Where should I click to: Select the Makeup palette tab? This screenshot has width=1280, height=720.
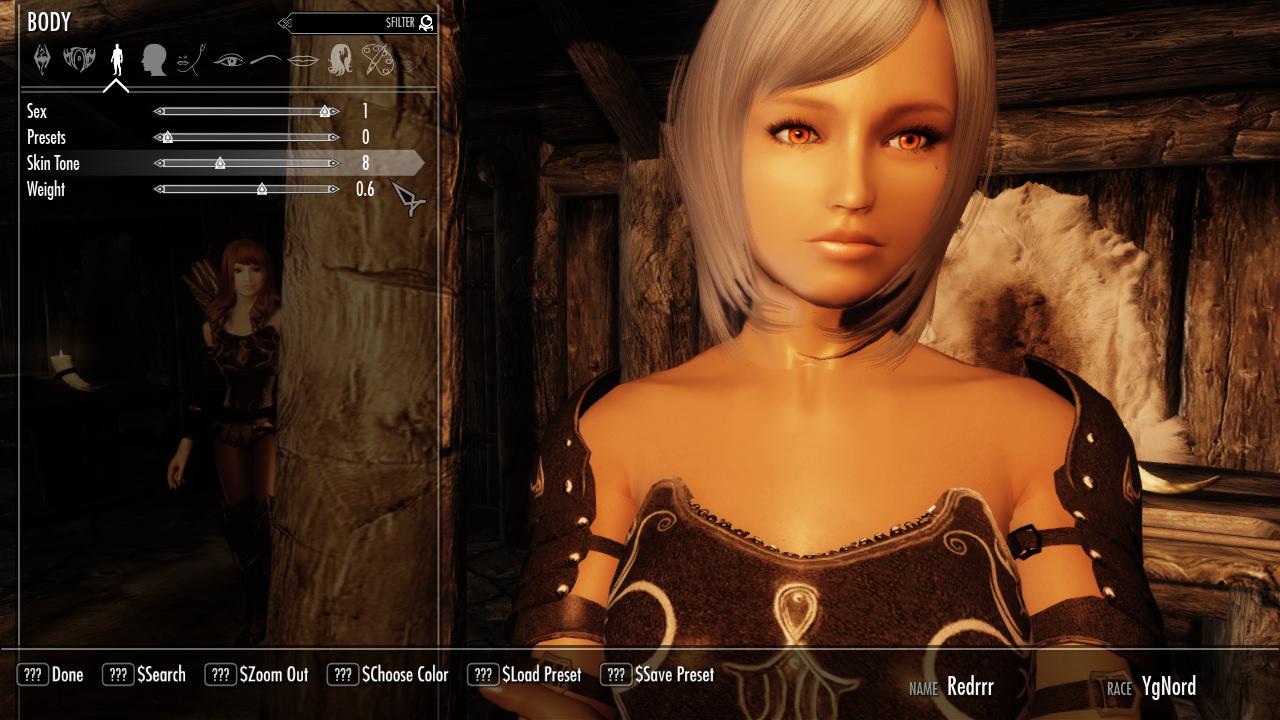point(378,60)
